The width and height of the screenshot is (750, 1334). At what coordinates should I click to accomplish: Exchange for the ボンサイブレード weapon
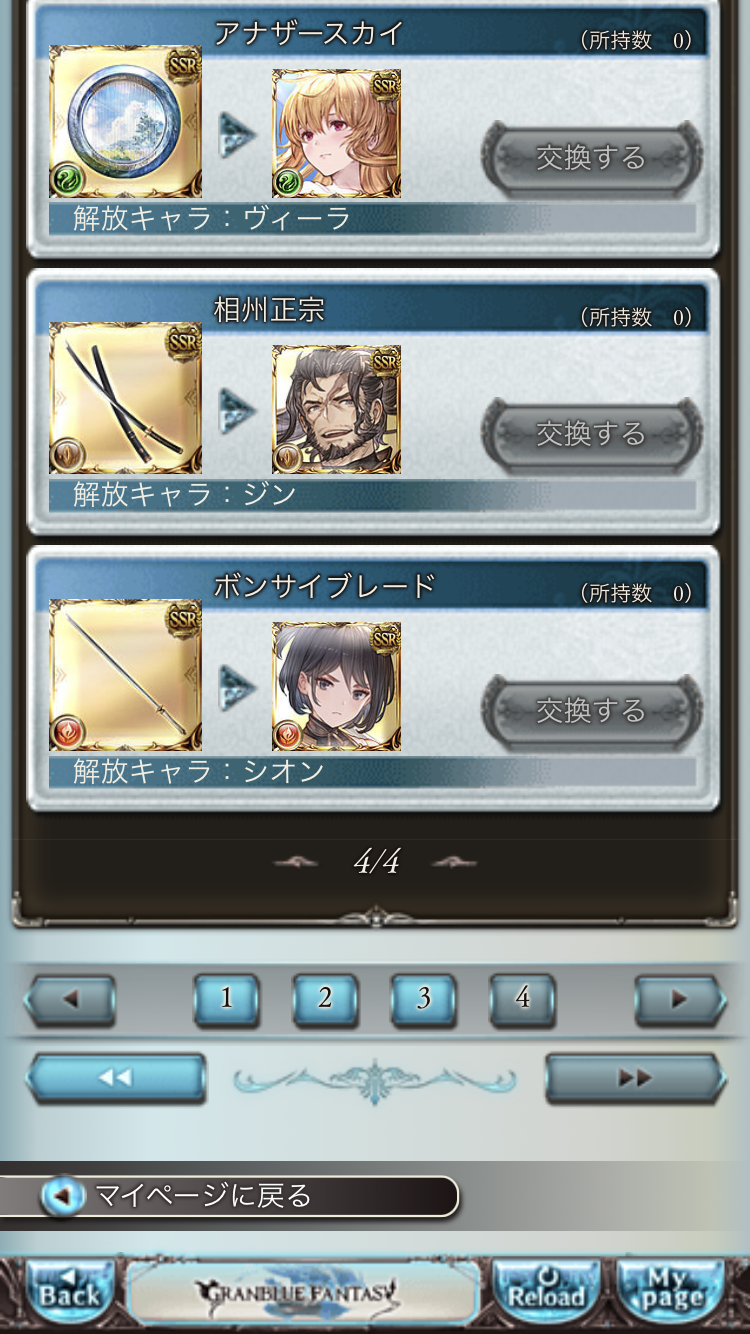[x=591, y=711]
